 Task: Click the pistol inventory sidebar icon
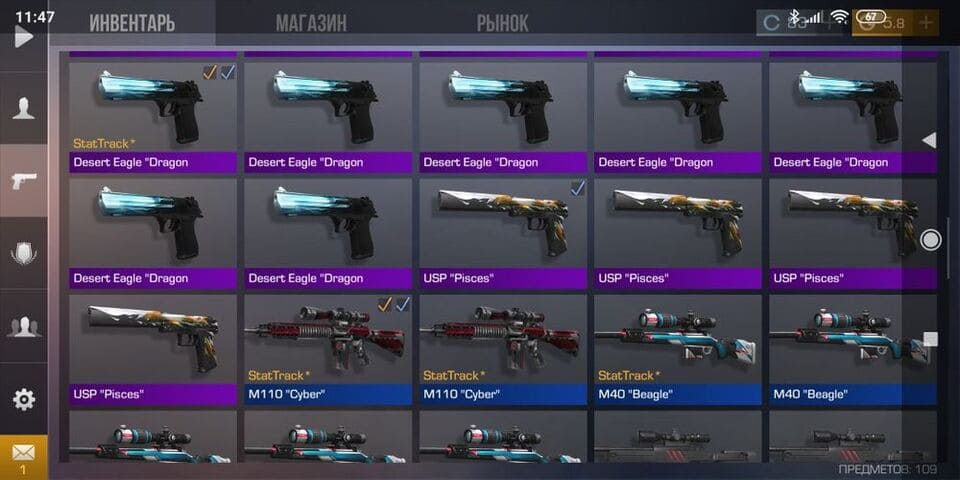[23, 181]
